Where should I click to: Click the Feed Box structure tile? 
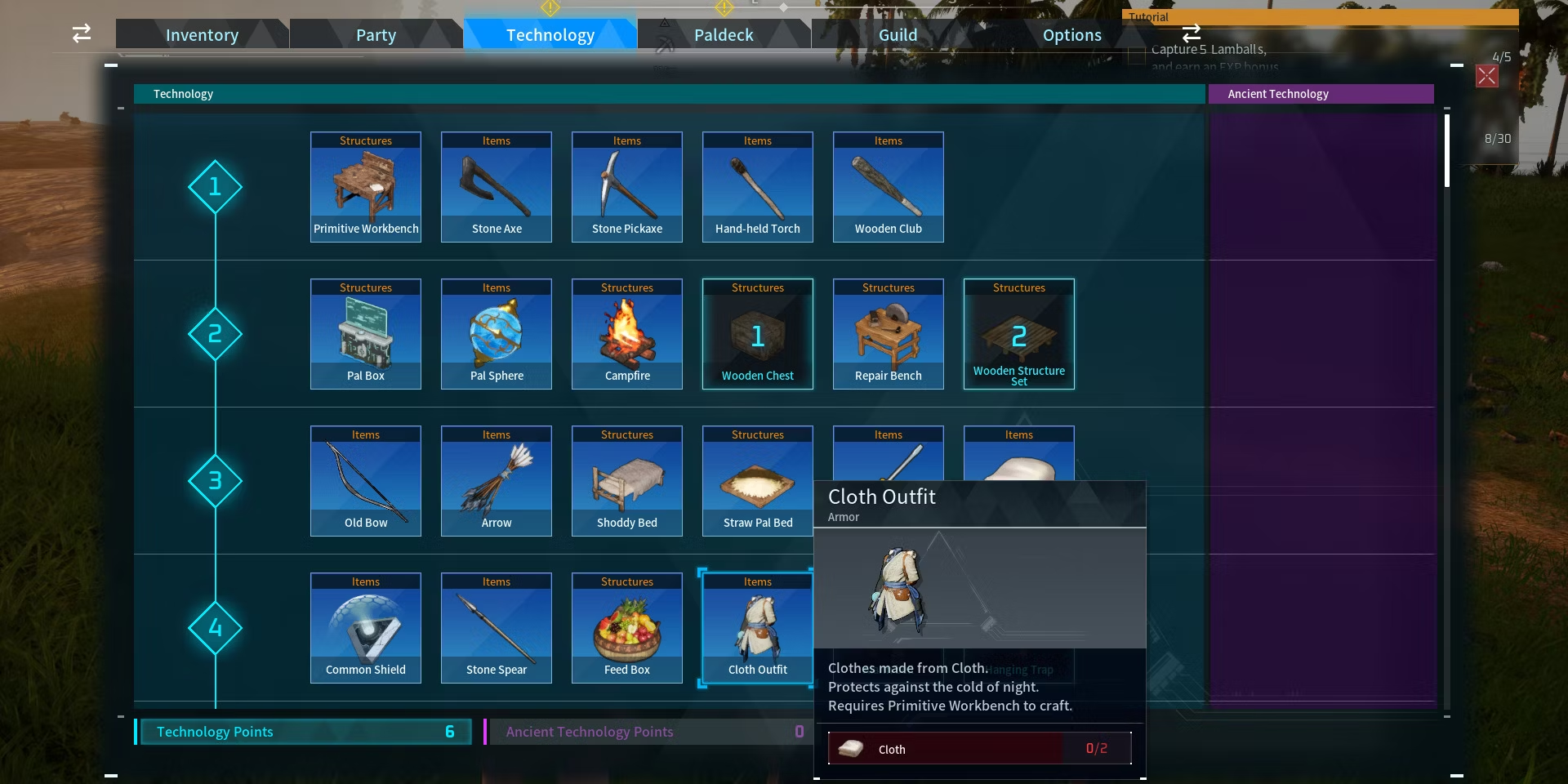point(627,628)
